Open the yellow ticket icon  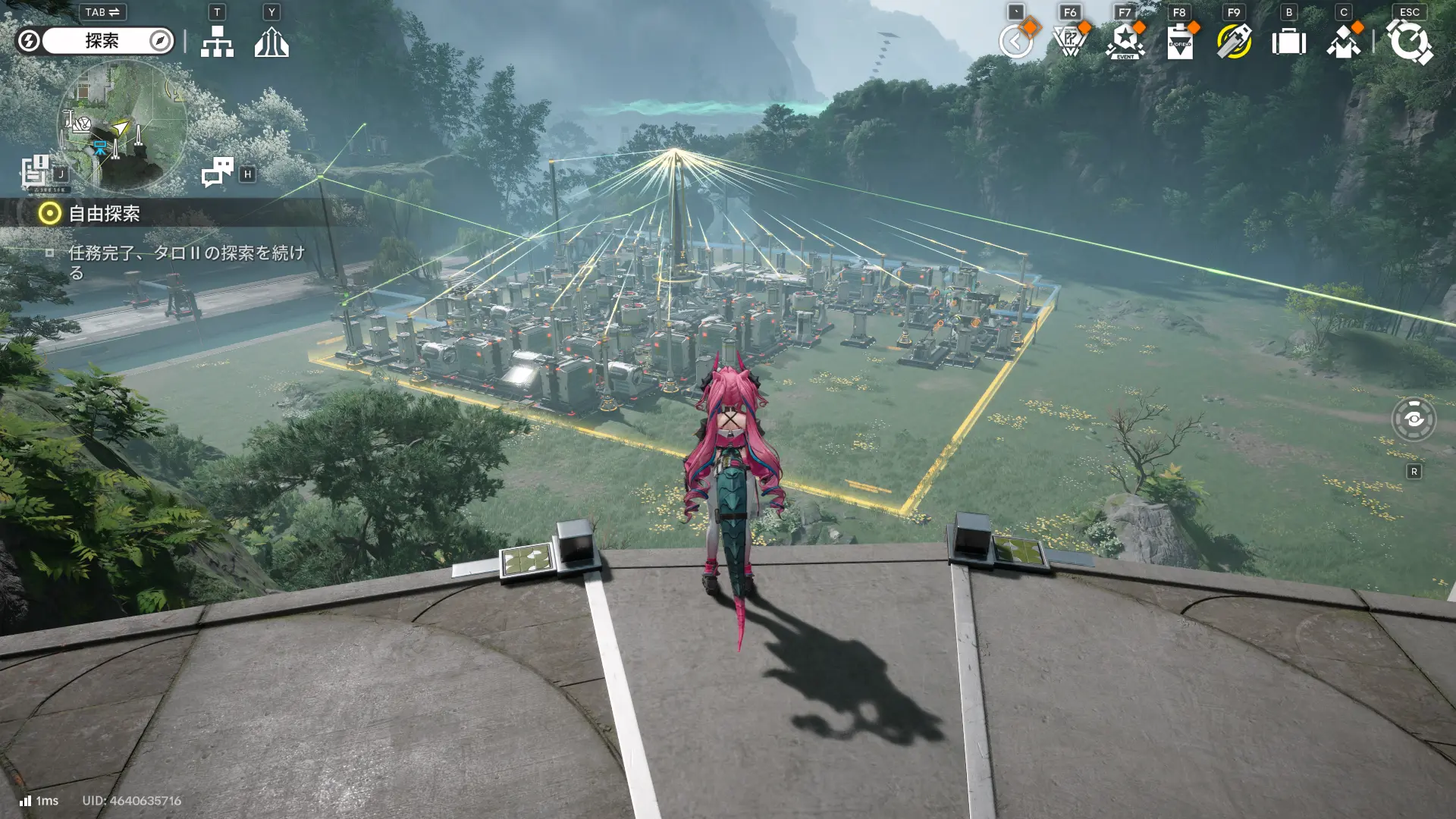pos(1234,42)
